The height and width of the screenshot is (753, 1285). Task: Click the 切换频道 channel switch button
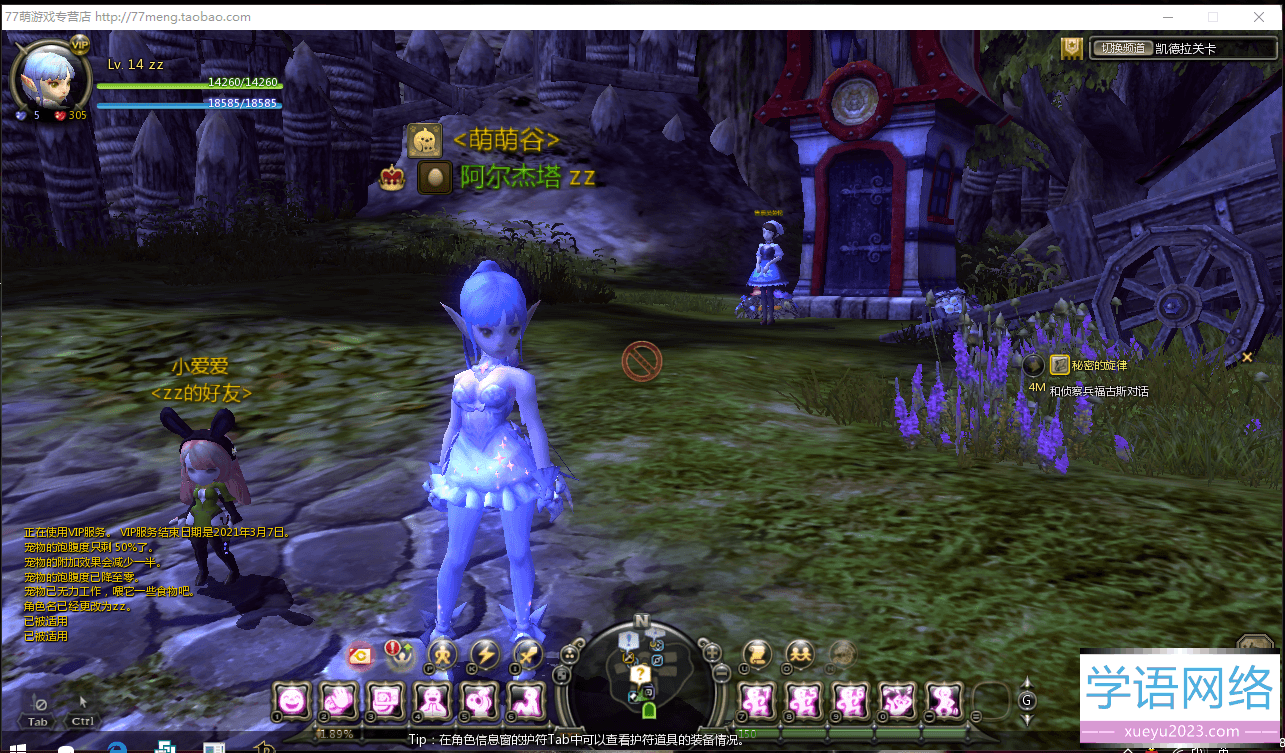coord(1120,48)
